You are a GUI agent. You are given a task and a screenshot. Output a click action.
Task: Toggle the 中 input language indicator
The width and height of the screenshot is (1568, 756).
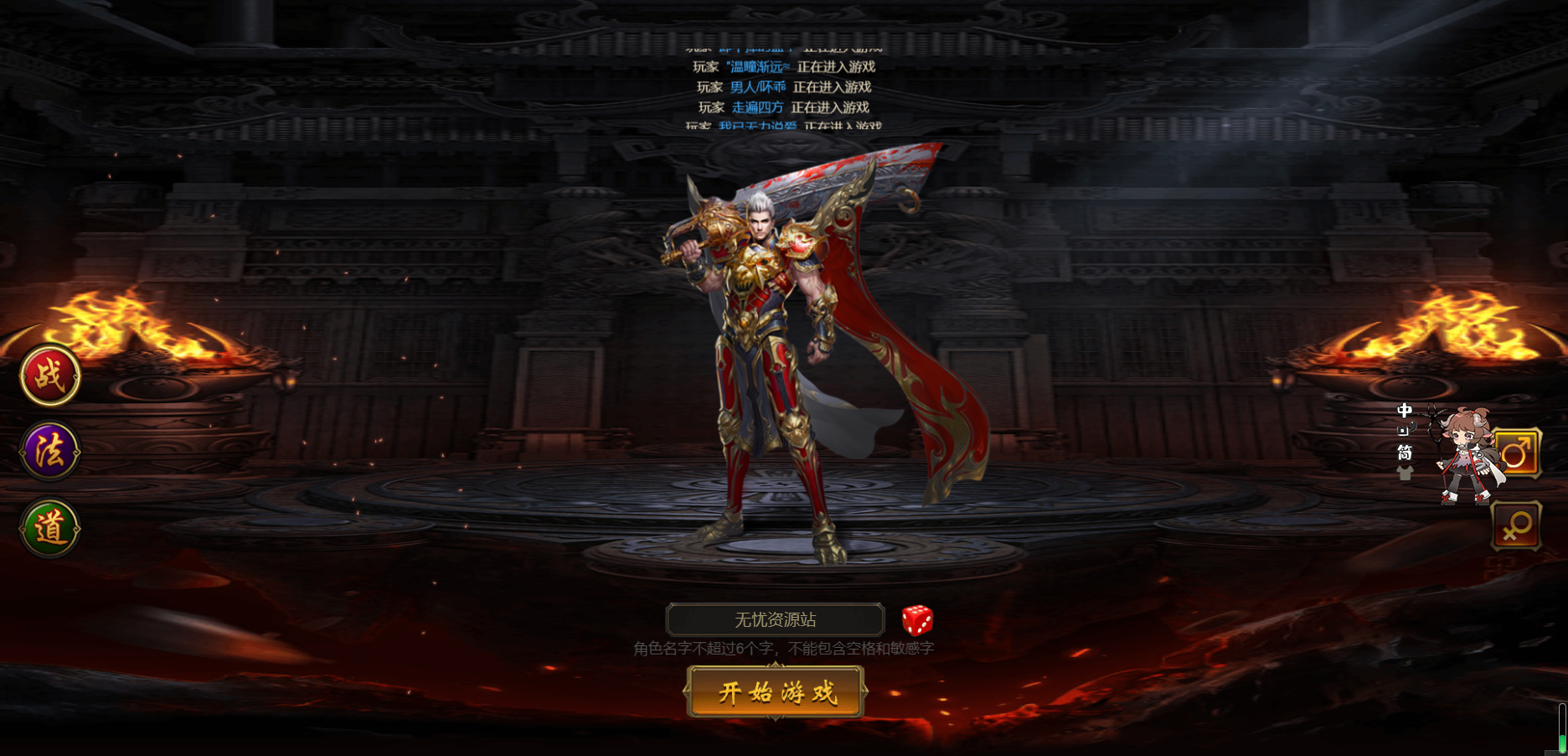coord(1405,411)
